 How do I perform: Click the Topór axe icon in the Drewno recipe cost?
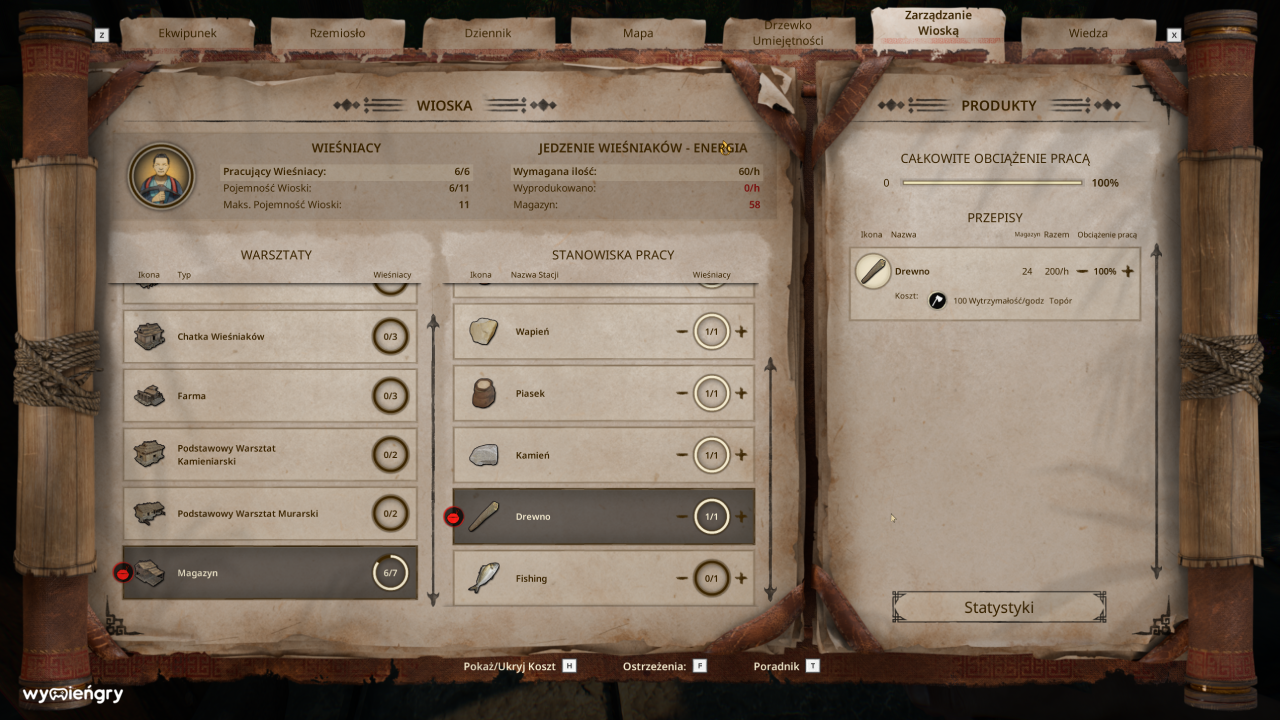[936, 300]
